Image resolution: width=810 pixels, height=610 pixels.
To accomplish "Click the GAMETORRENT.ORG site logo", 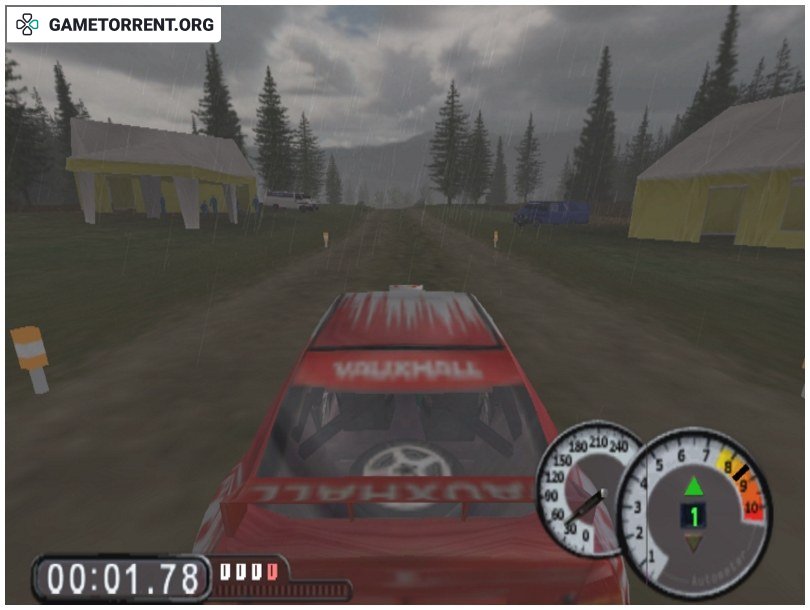I will (x=114, y=24).
